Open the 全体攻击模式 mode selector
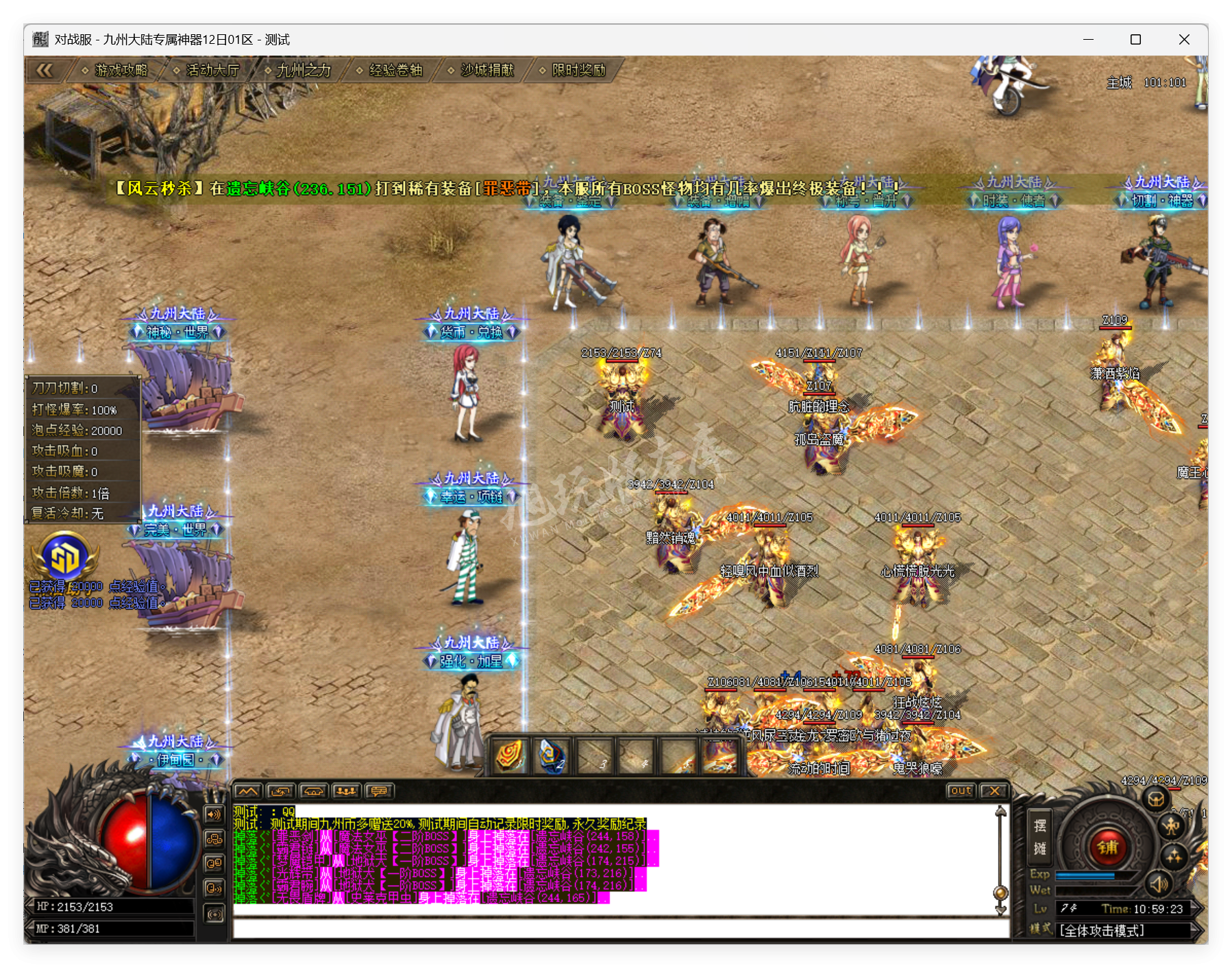The image size is (1232, 968). click(x=1102, y=932)
